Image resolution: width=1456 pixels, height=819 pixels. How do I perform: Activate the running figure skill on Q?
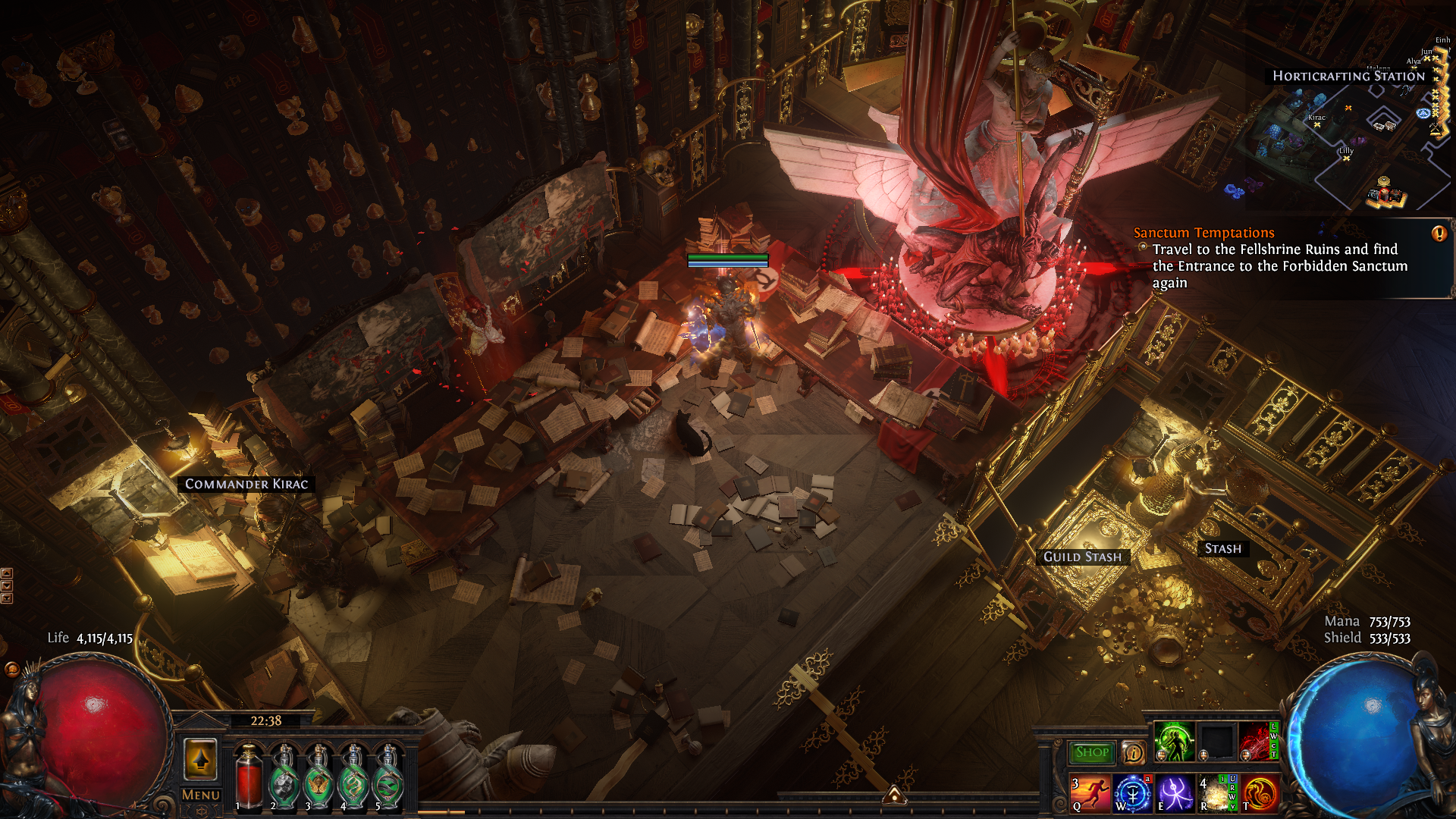[1090, 793]
